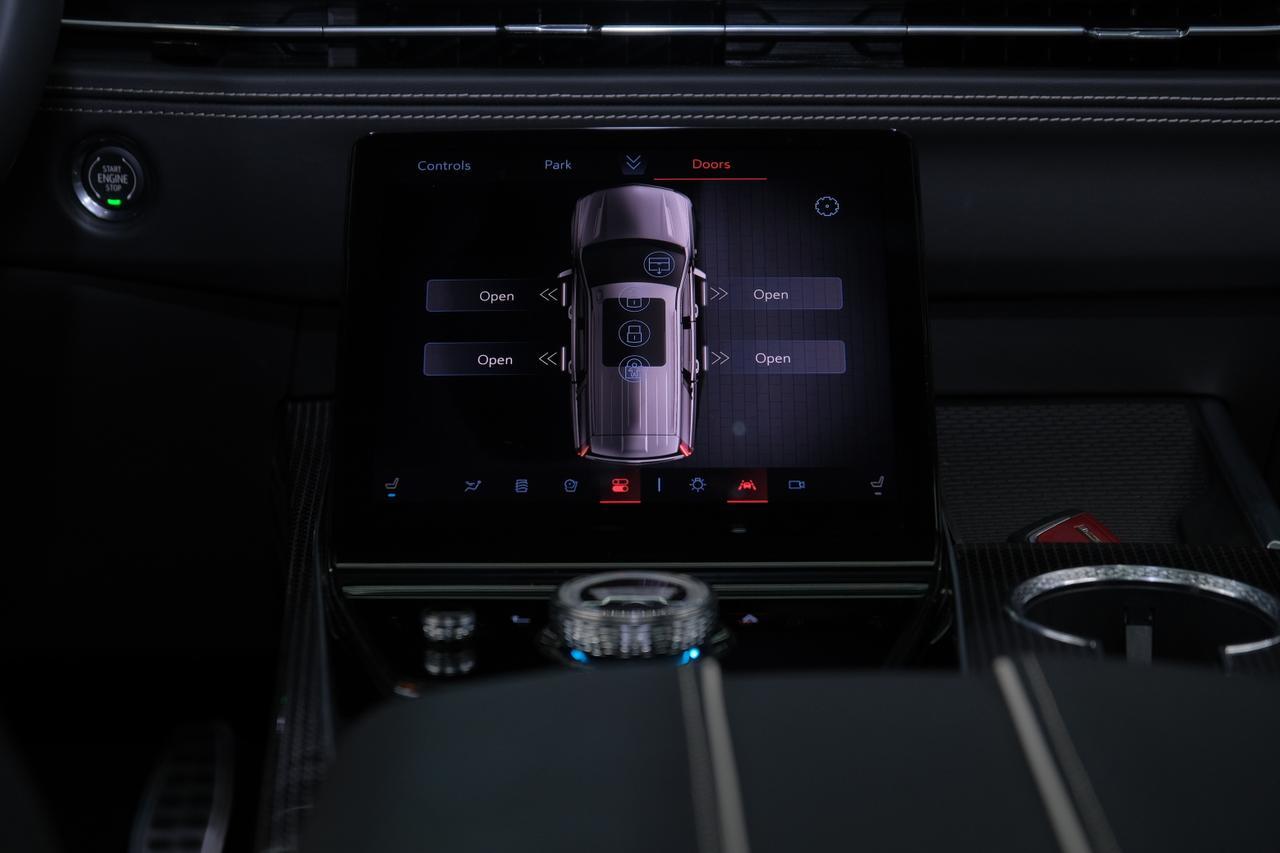Open the driver assistance icon highlighted red
The width and height of the screenshot is (1280, 853).
point(748,483)
